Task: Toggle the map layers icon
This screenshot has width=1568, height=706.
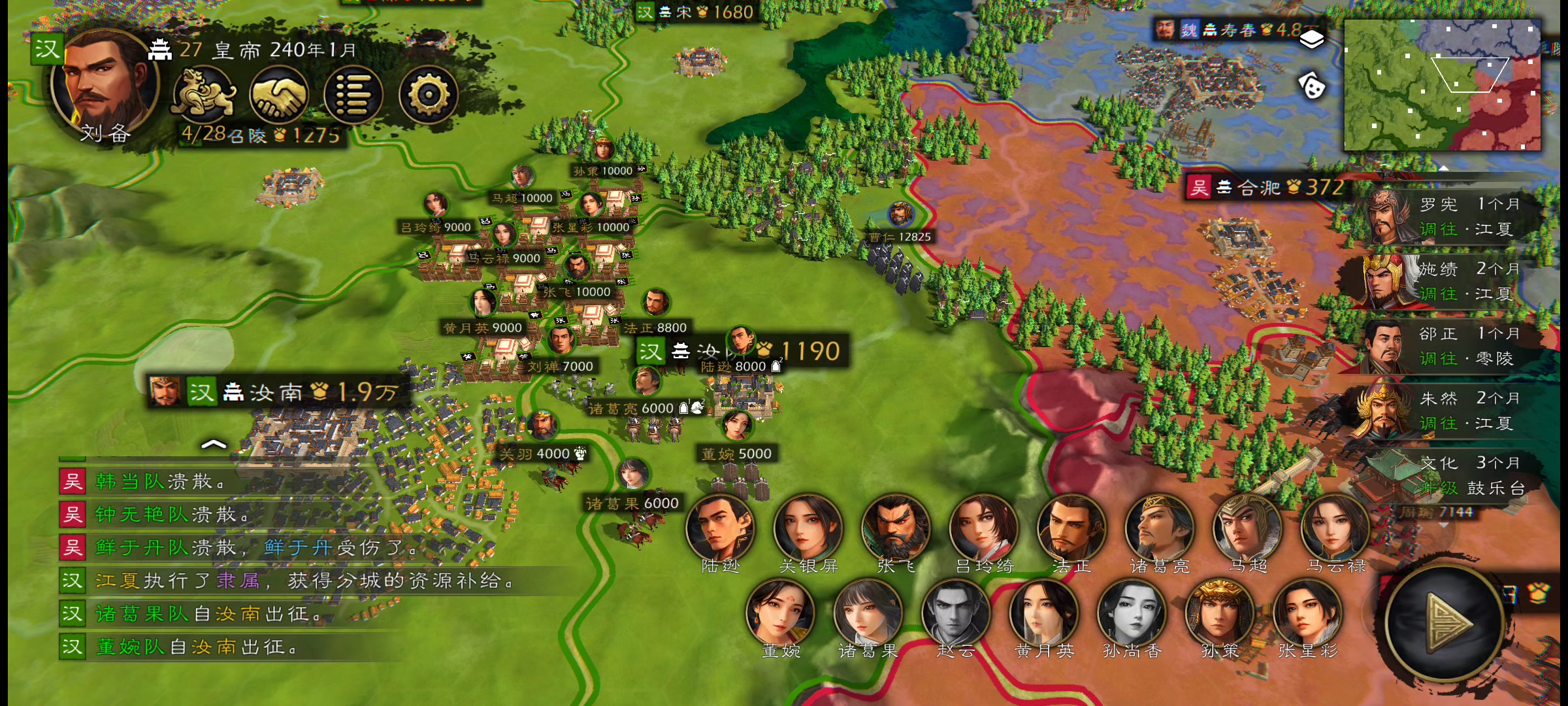Action: coord(1311,41)
